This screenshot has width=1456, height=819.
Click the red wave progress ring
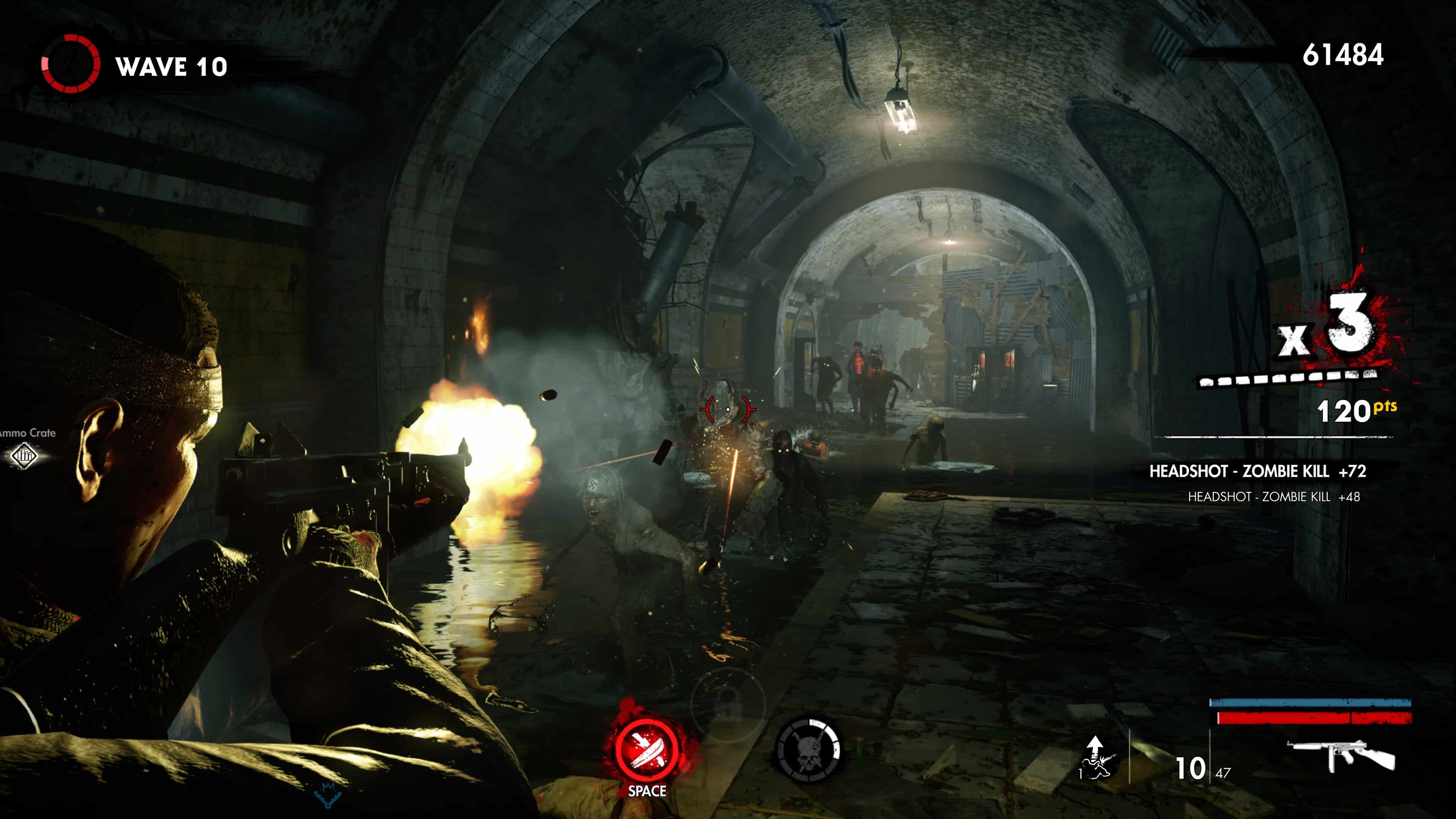tap(71, 64)
